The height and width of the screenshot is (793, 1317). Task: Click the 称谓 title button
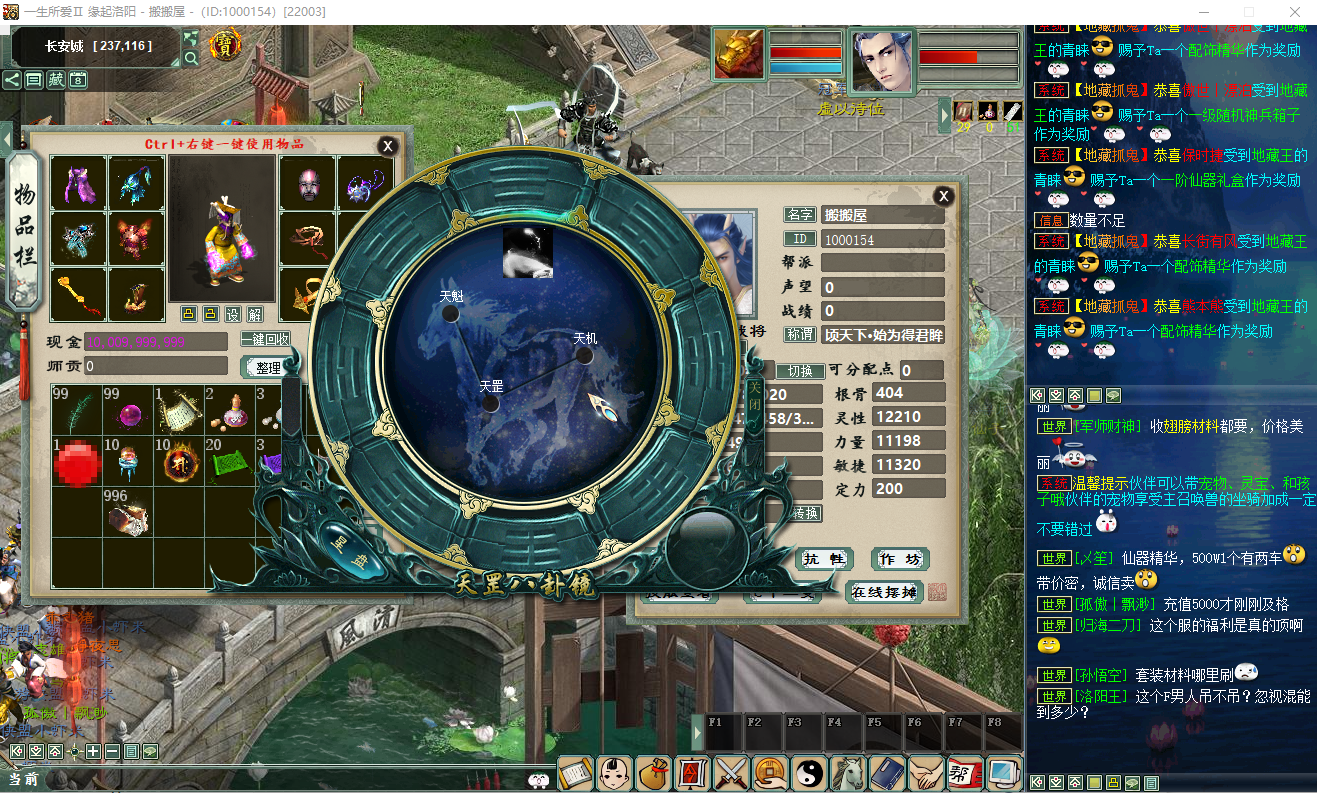pyautogui.click(x=800, y=335)
